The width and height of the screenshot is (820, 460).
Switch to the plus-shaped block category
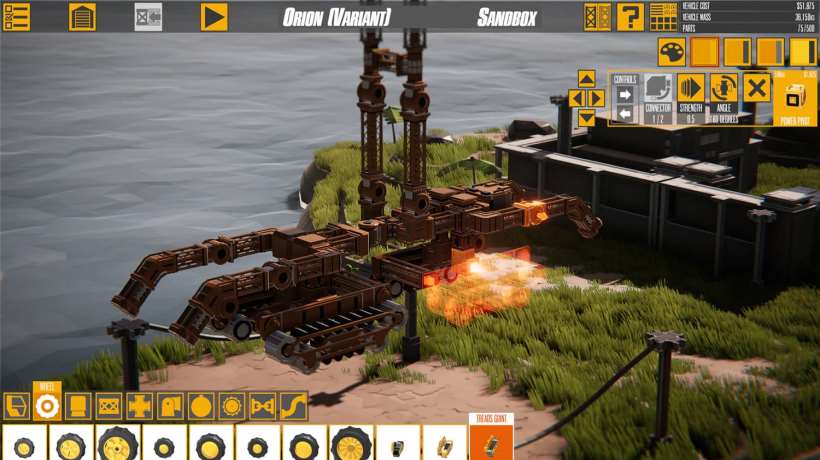139,406
